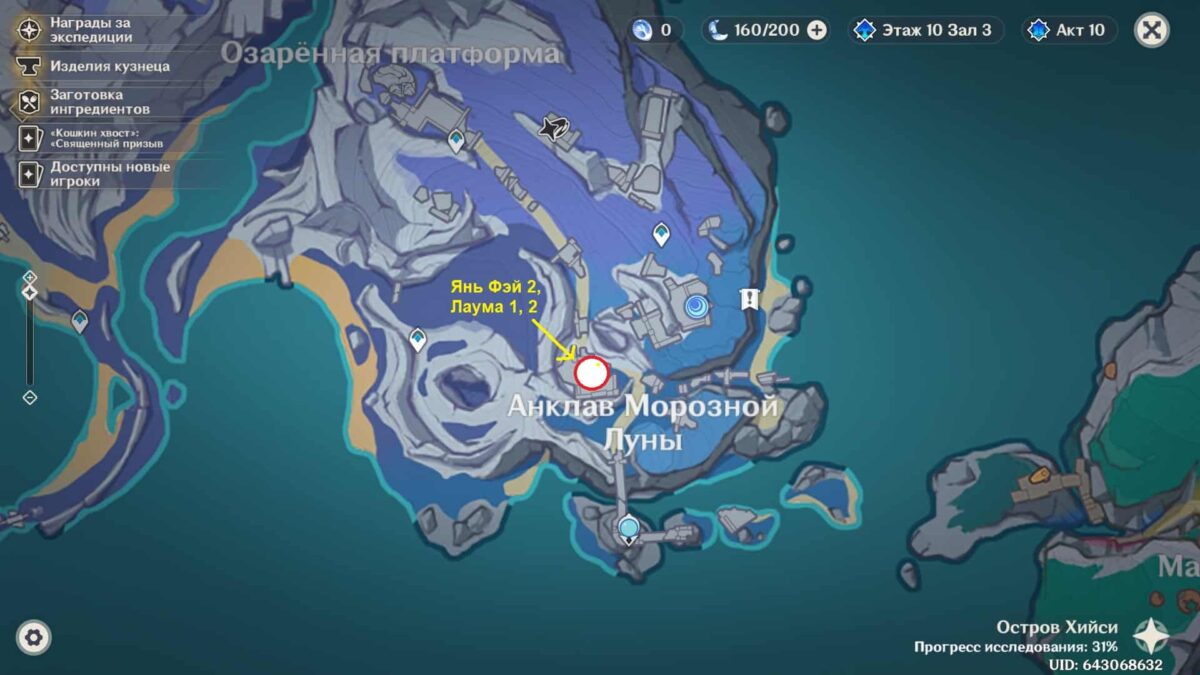
Task: Select the teleport waypoint under Озарённая платформа label
Action: (457, 141)
